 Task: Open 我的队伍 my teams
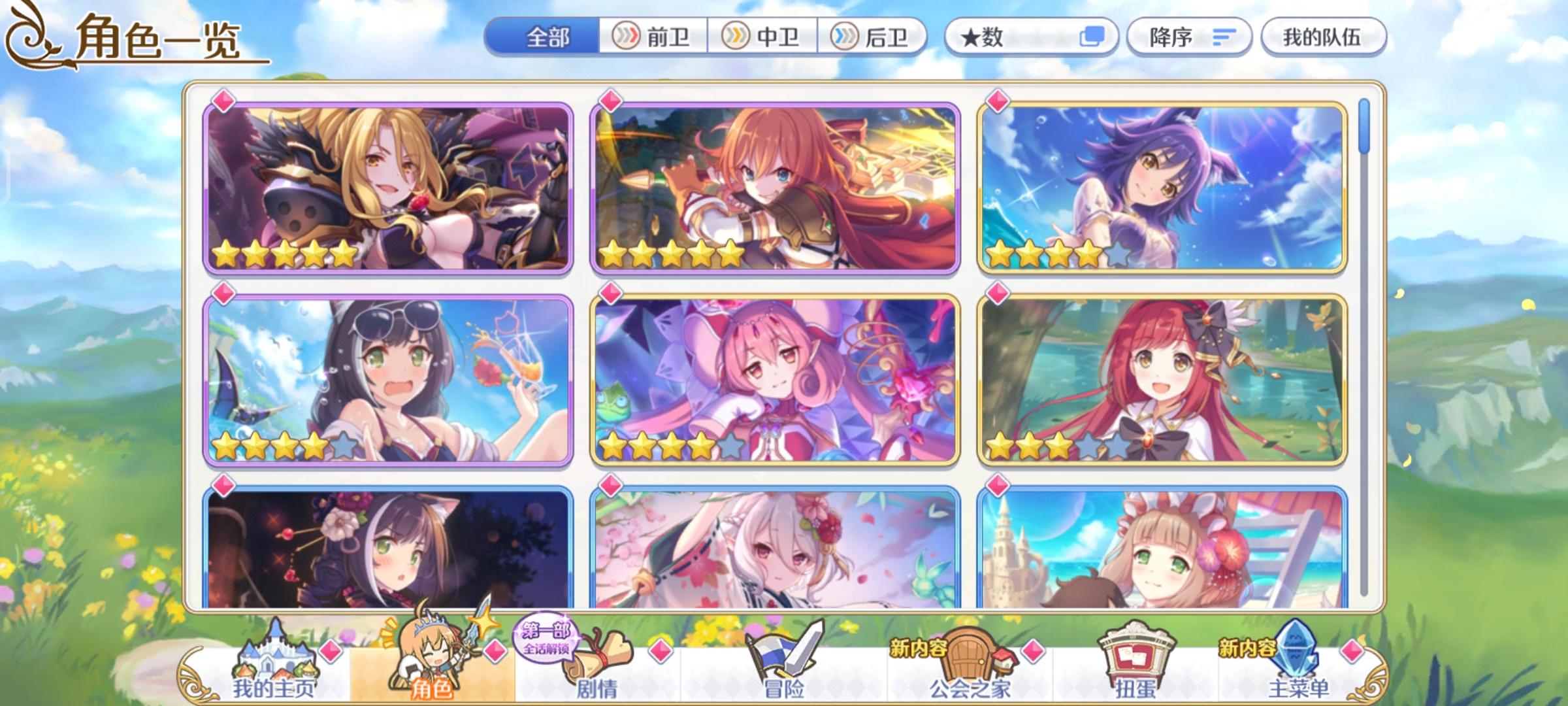click(x=1320, y=37)
